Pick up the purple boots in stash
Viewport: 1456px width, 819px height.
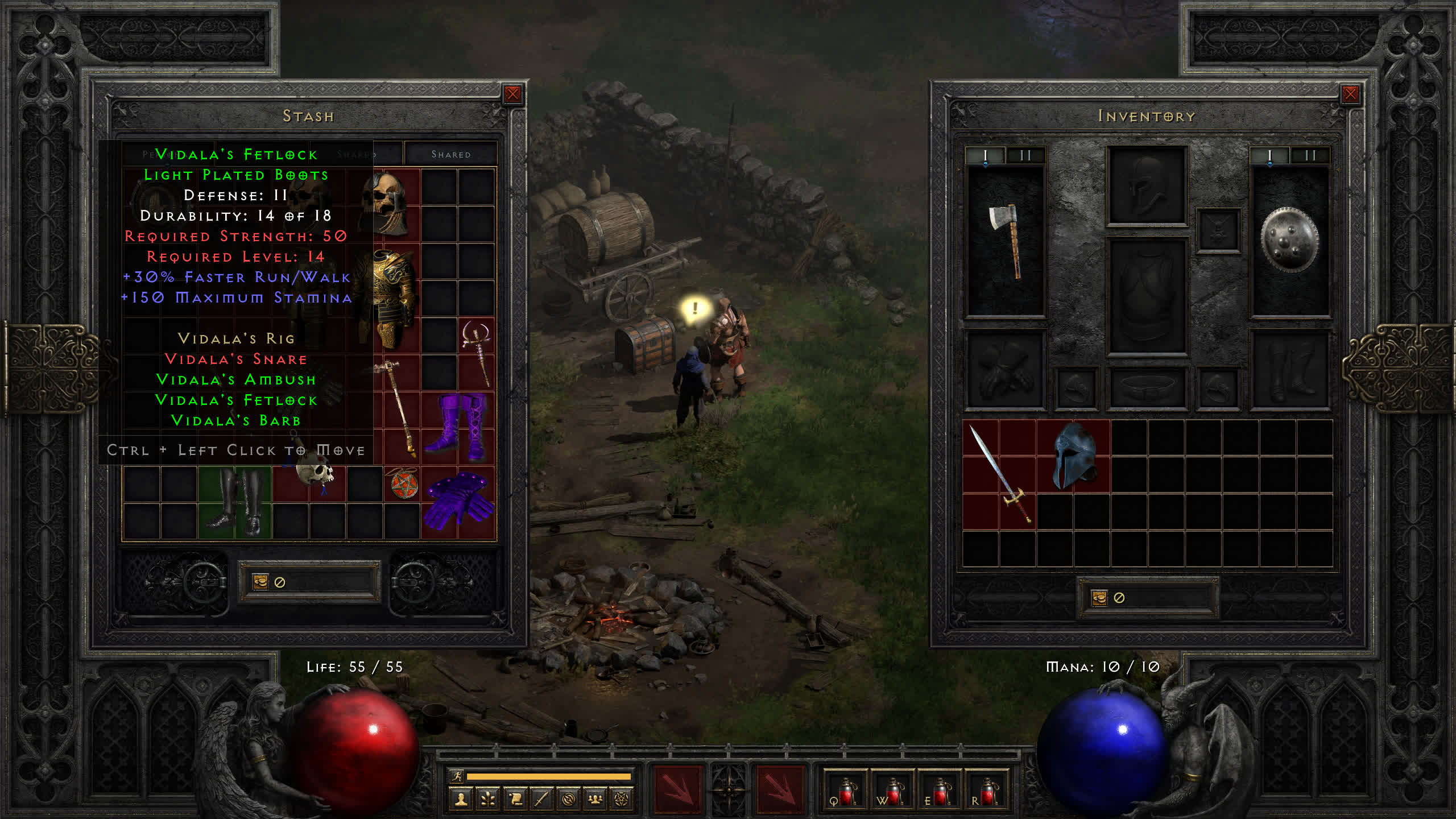(x=458, y=427)
